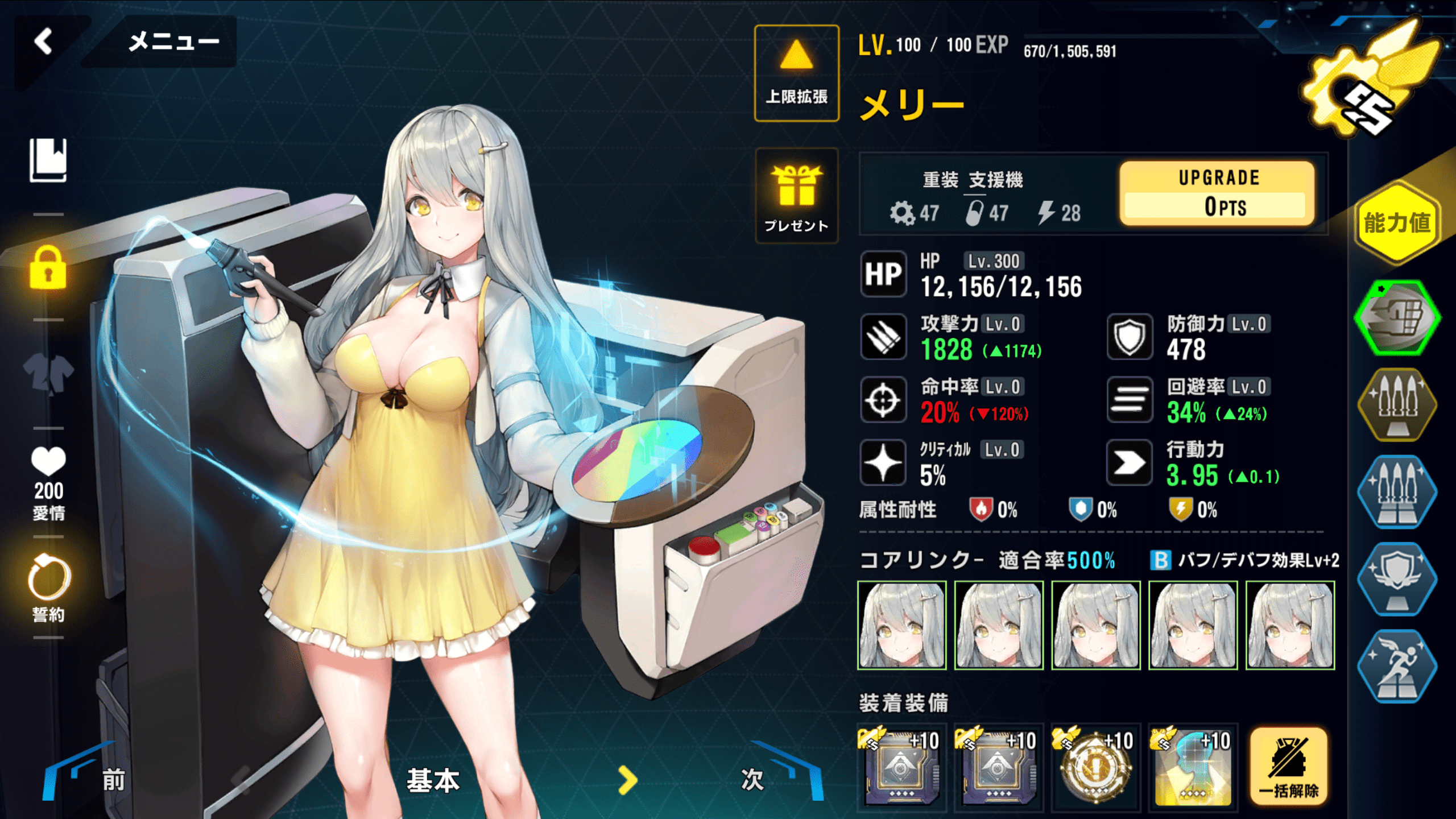The width and height of the screenshot is (1456, 819).
Task: Open the プレゼント gift button
Action: 796,196
